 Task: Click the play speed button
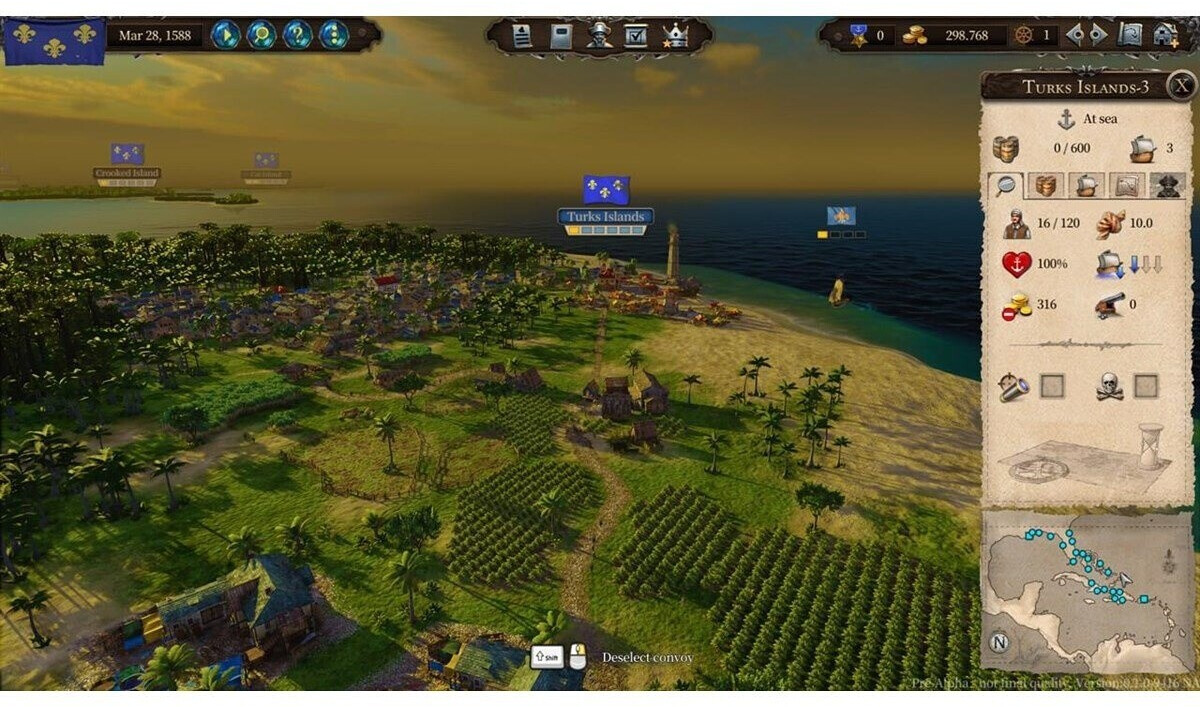(x=226, y=35)
